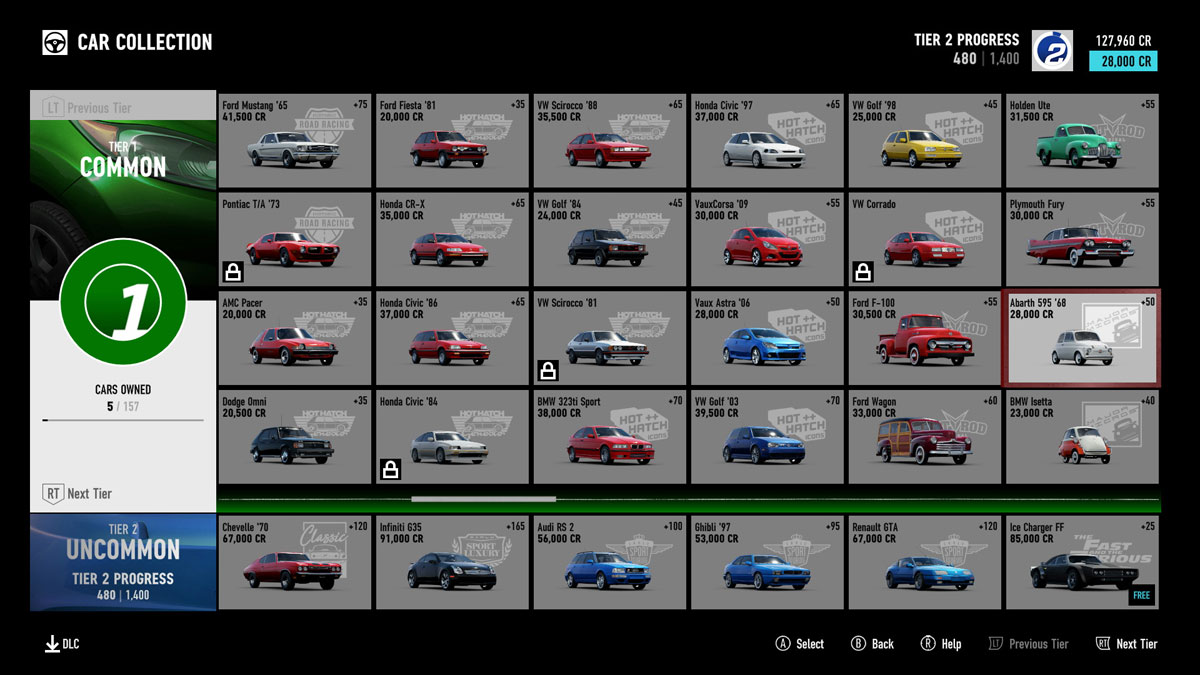
Task: Select the free Ice Charger FF tile
Action: [x=1082, y=563]
